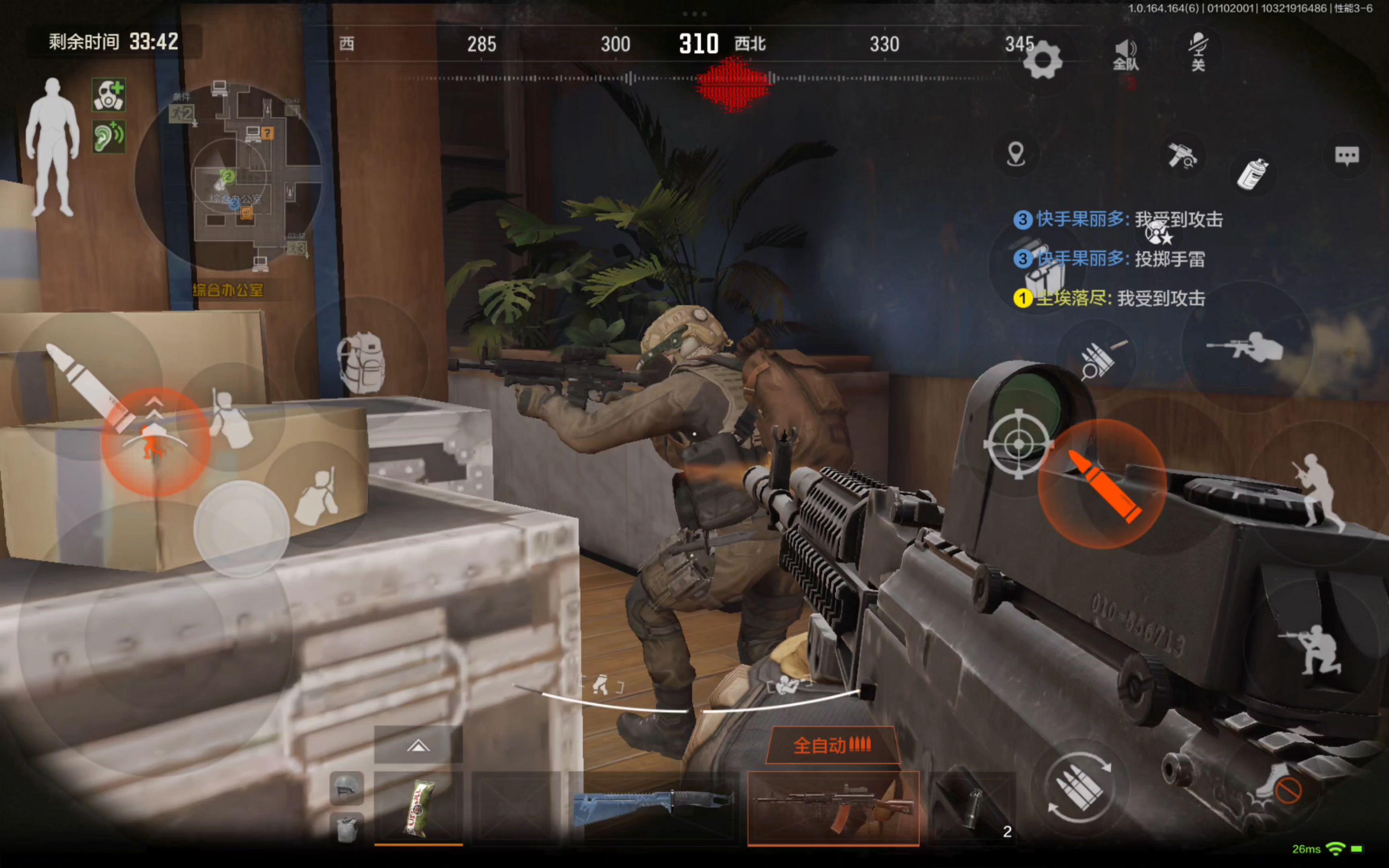Fire using the orange bullet button

pyautogui.click(x=1102, y=484)
